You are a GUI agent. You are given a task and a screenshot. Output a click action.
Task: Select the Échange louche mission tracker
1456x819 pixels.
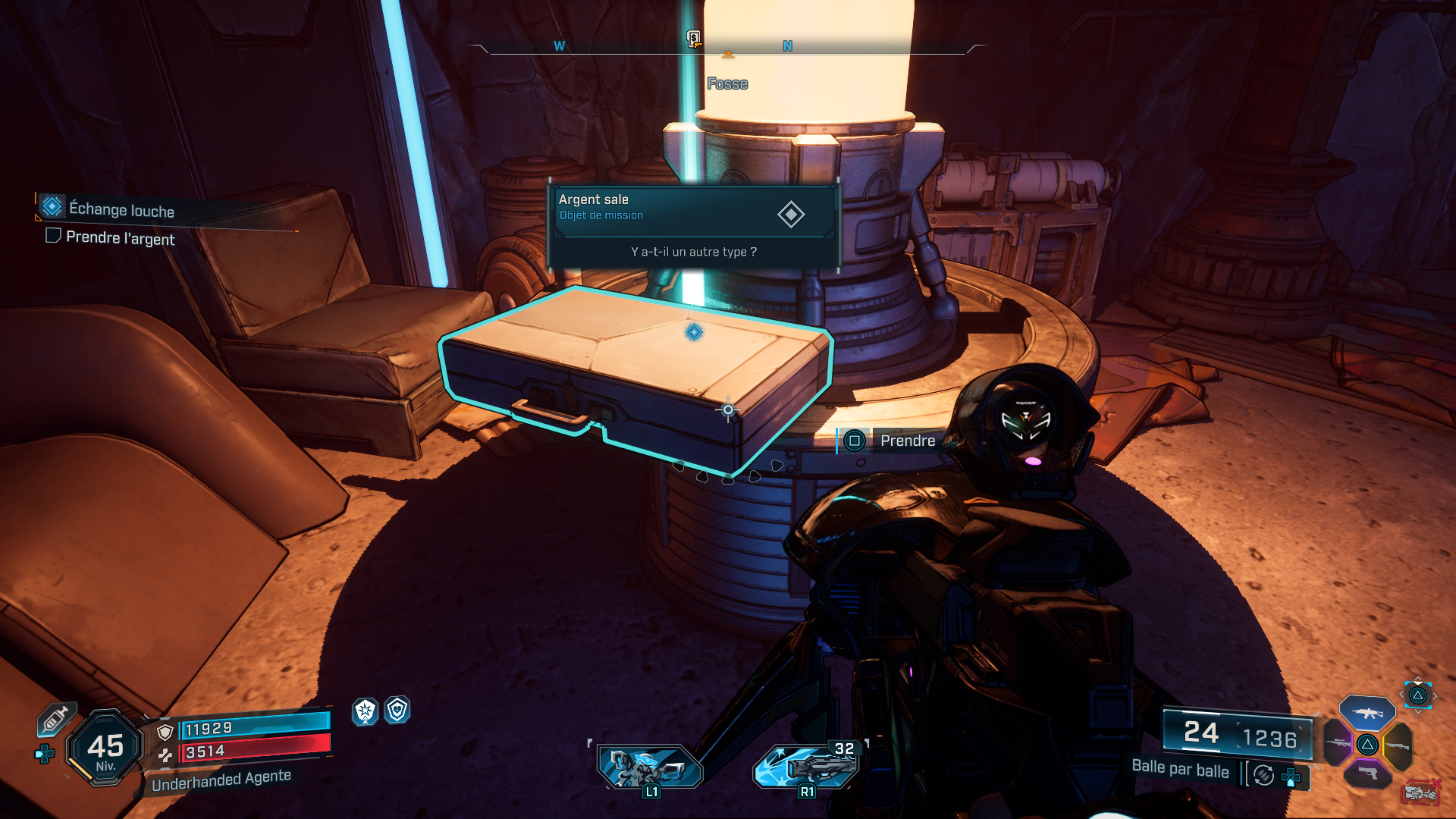pyautogui.click(x=121, y=209)
